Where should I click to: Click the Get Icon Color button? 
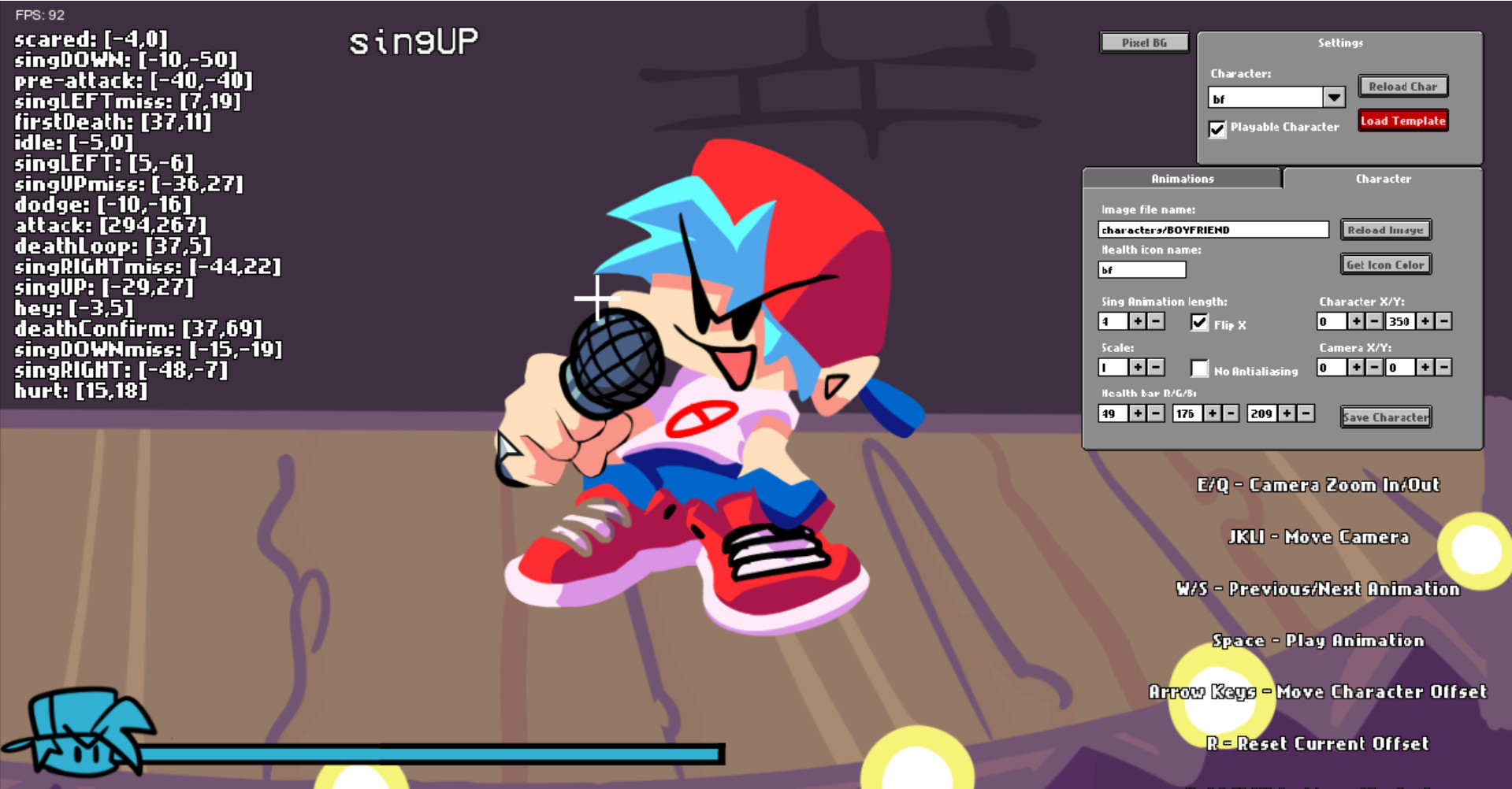tap(1384, 264)
